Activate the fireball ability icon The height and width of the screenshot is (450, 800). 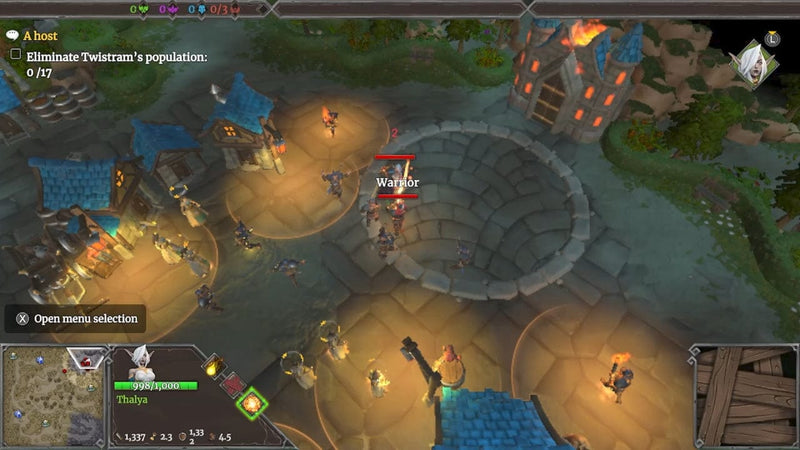tap(212, 366)
